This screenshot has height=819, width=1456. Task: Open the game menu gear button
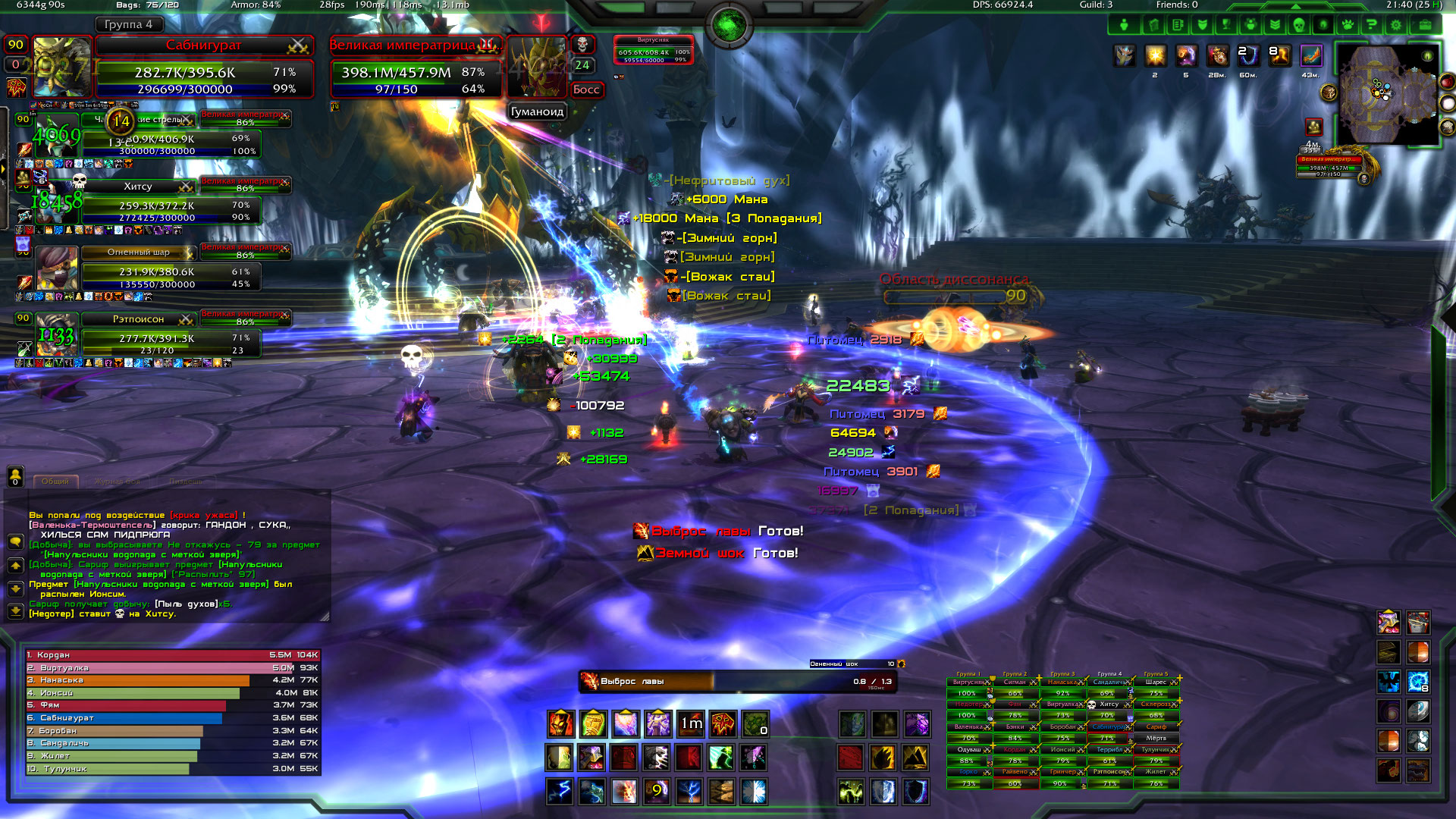click(1395, 25)
